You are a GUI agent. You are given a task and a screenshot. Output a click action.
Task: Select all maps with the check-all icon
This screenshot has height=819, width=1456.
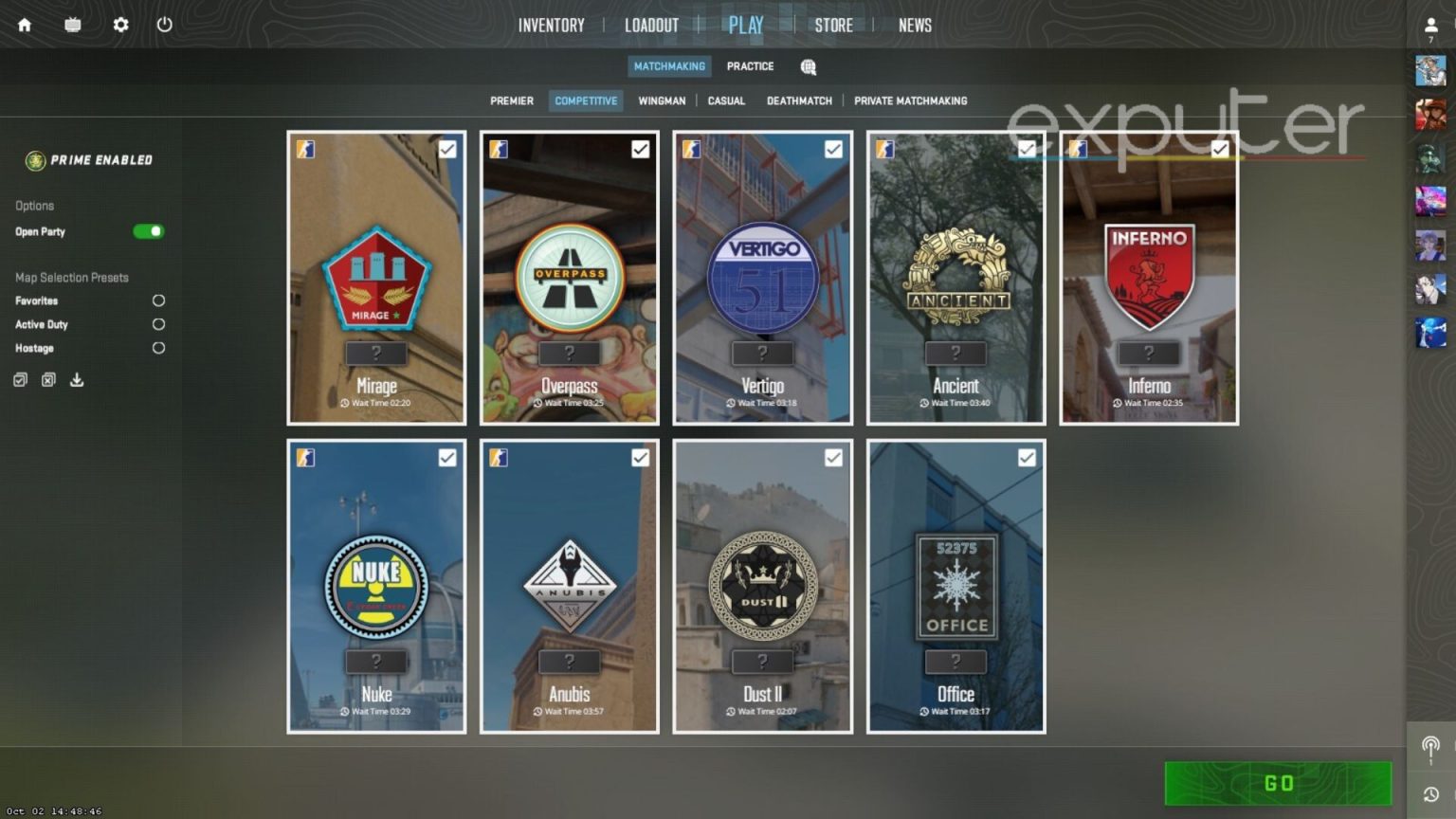click(x=20, y=379)
